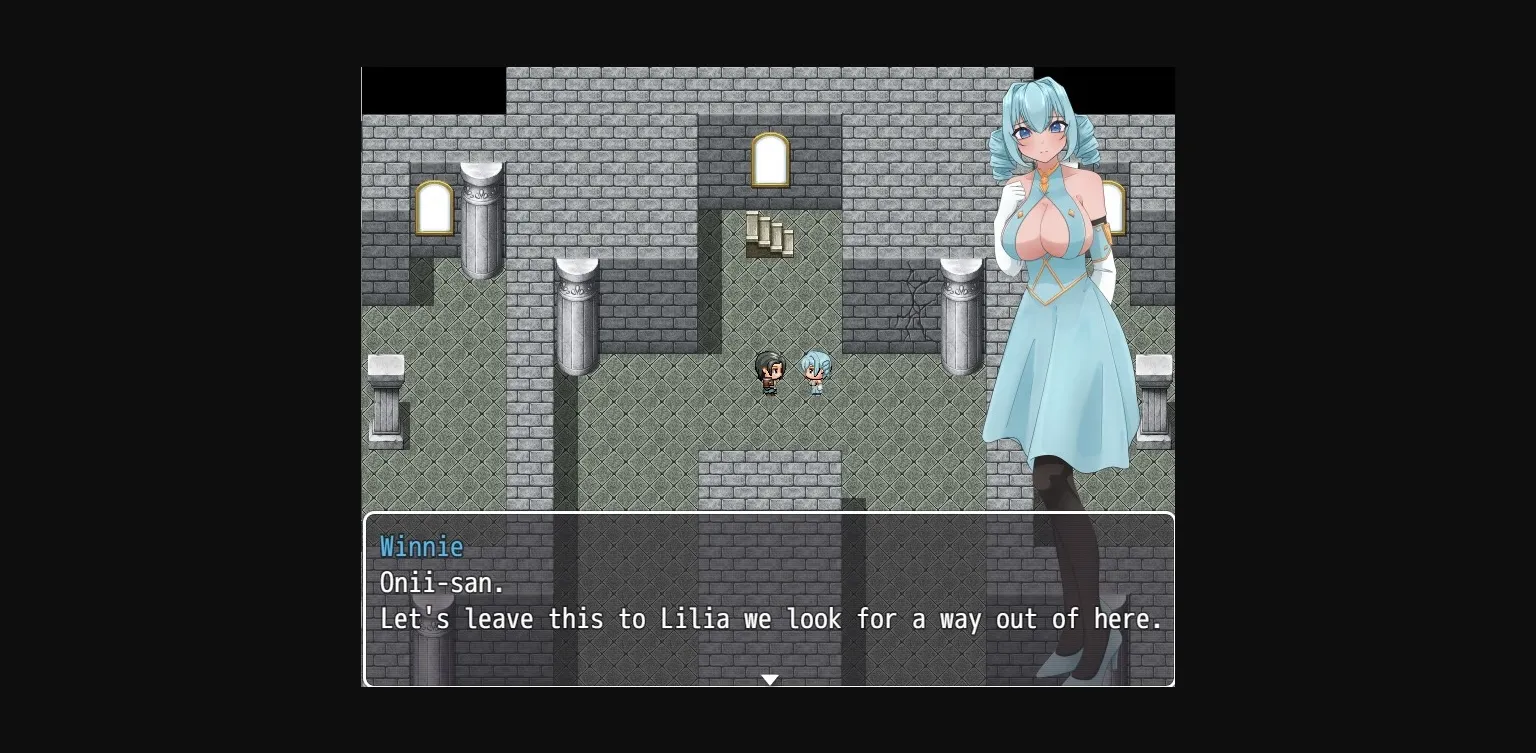Click the Winnie name label
1536x753 pixels.
[421, 547]
